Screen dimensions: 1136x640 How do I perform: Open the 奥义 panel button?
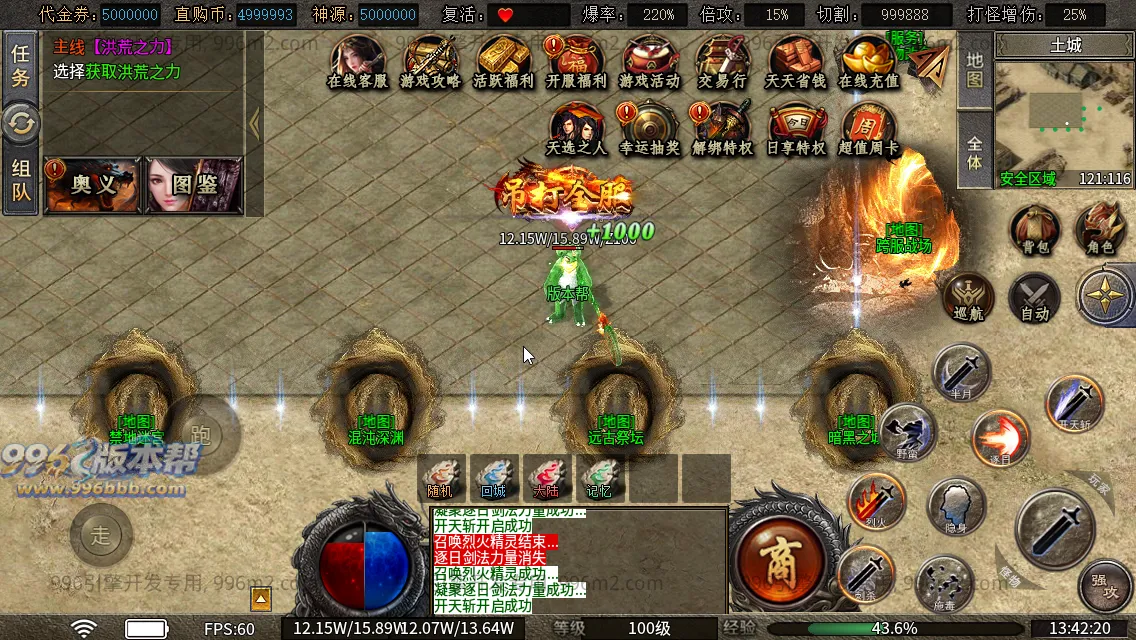pos(93,185)
